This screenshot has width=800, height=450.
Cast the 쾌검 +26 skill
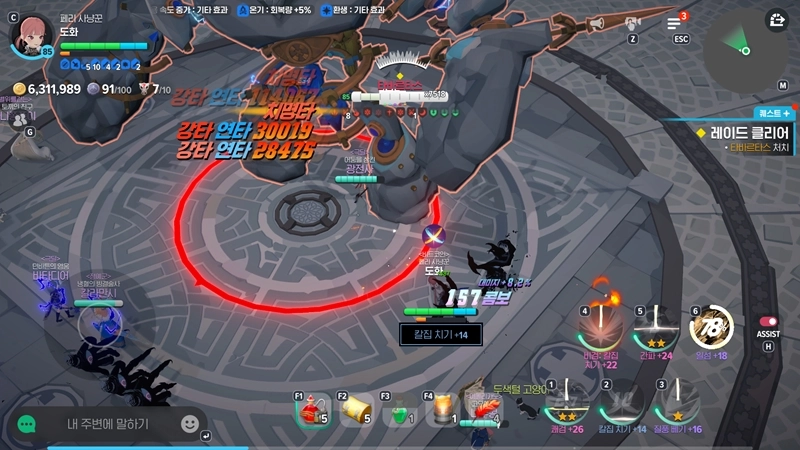[x=567, y=402]
